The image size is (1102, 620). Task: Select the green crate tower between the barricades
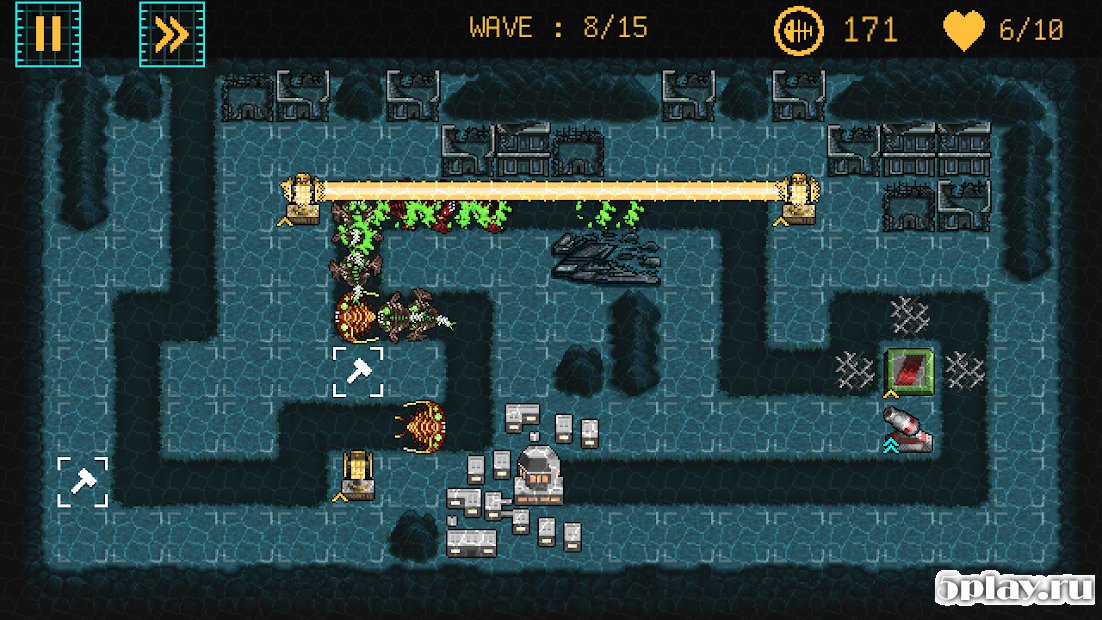point(909,370)
